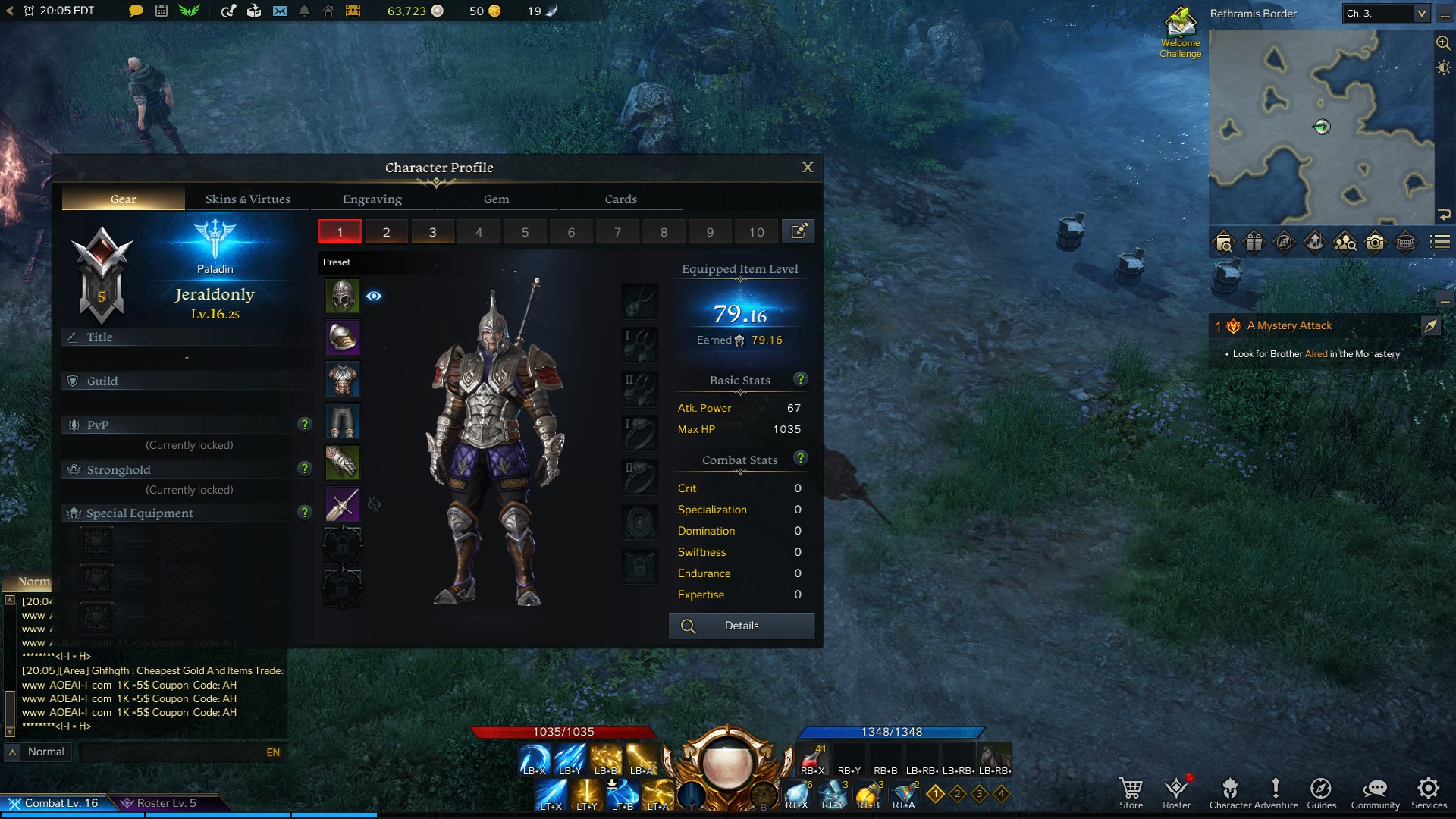This screenshot has width=1456, height=819.
Task: Click the notifications bell icon
Action: (303, 12)
